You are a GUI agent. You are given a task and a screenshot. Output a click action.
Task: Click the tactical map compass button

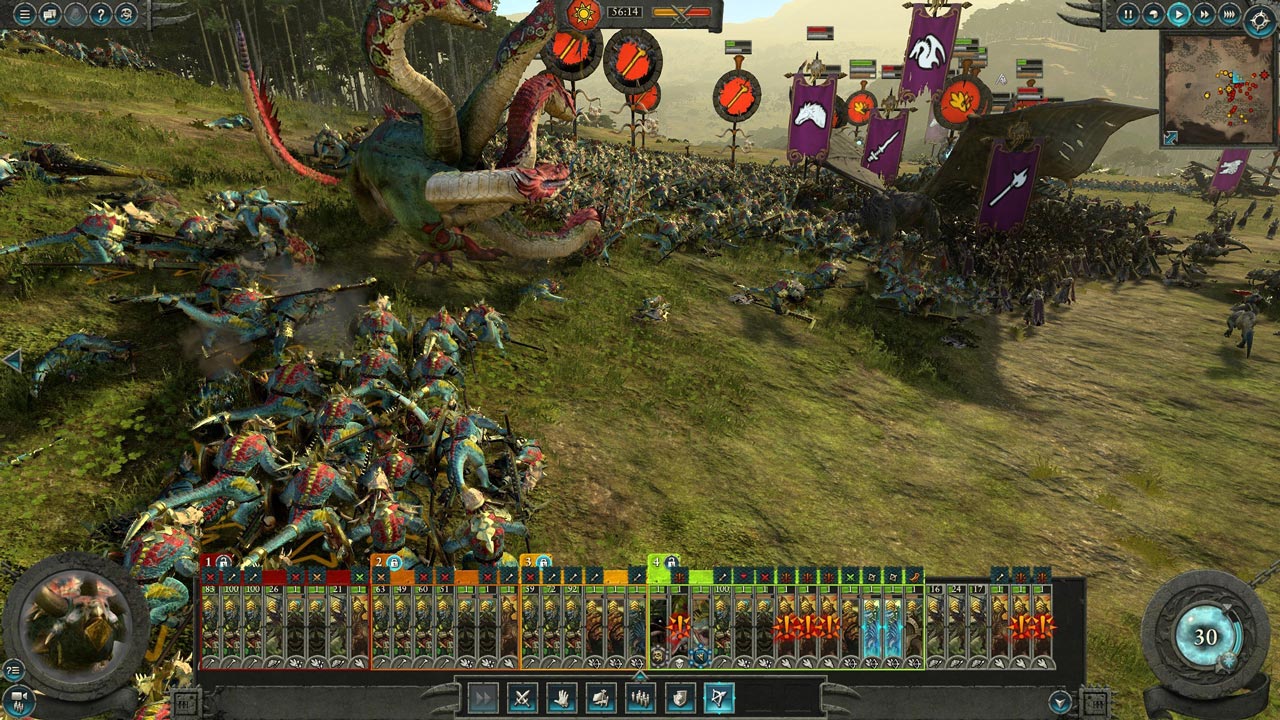(x=1259, y=19)
